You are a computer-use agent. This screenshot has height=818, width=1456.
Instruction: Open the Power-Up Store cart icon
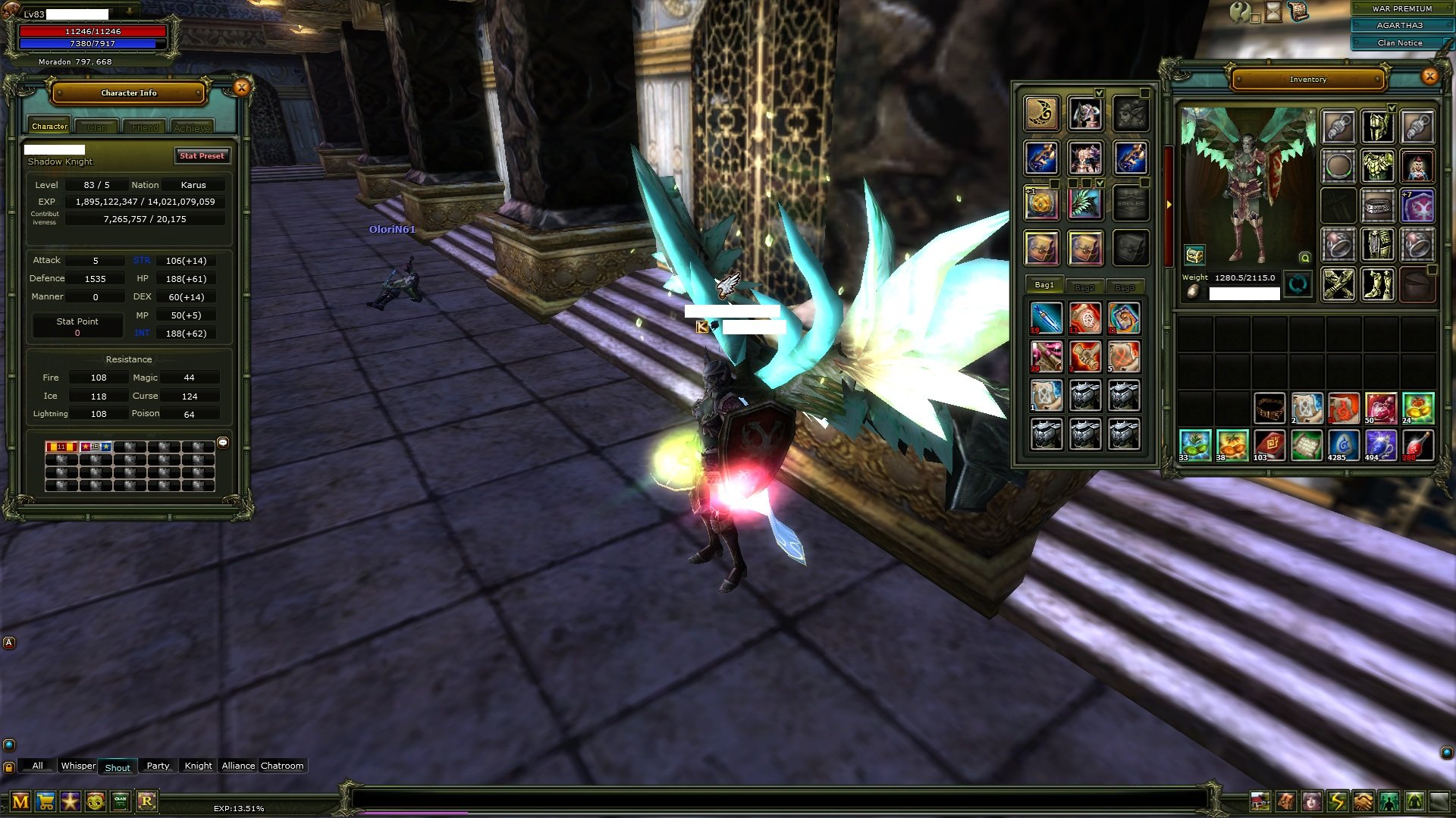(45, 801)
